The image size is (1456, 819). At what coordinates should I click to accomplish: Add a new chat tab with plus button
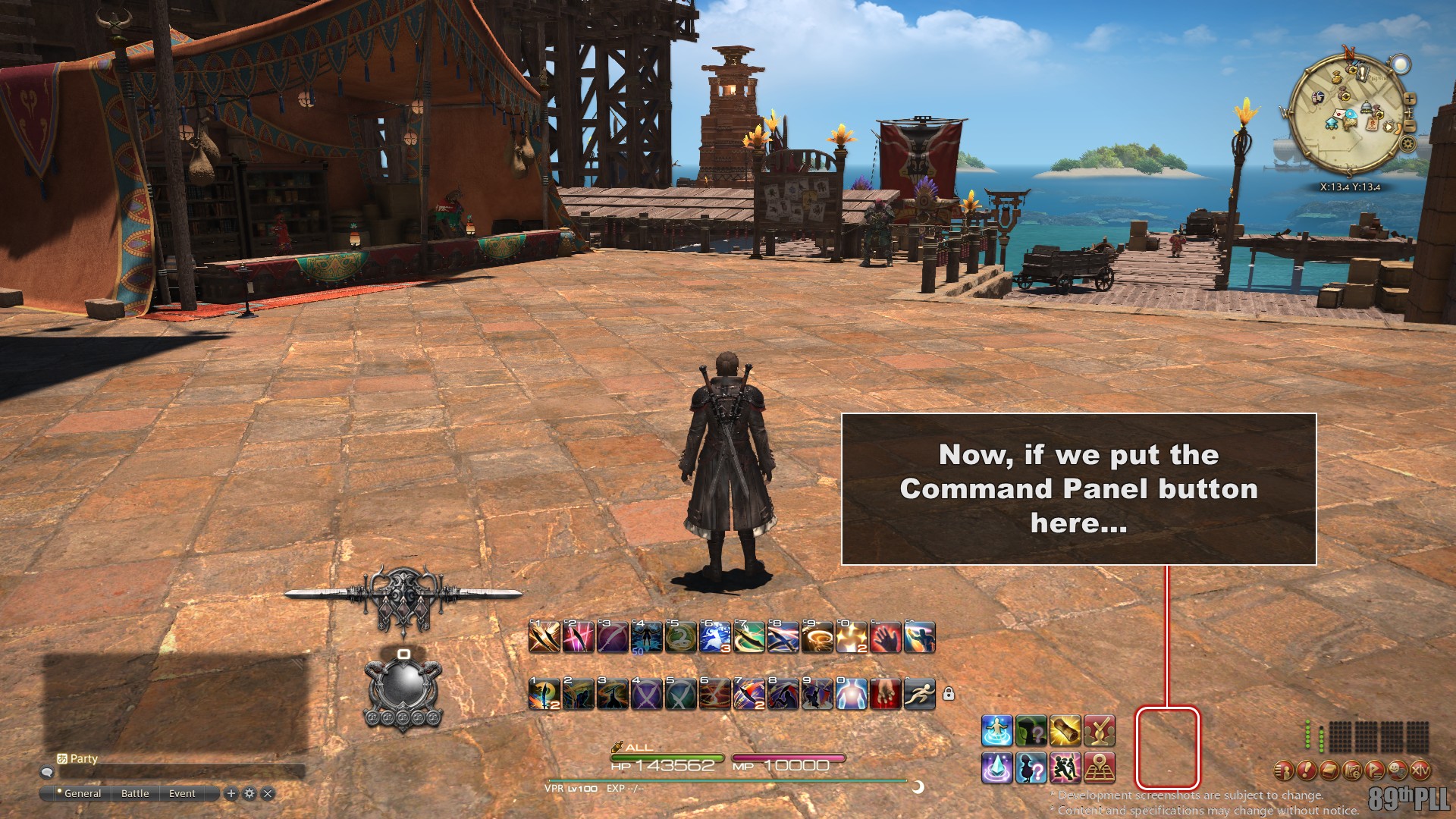tap(231, 793)
